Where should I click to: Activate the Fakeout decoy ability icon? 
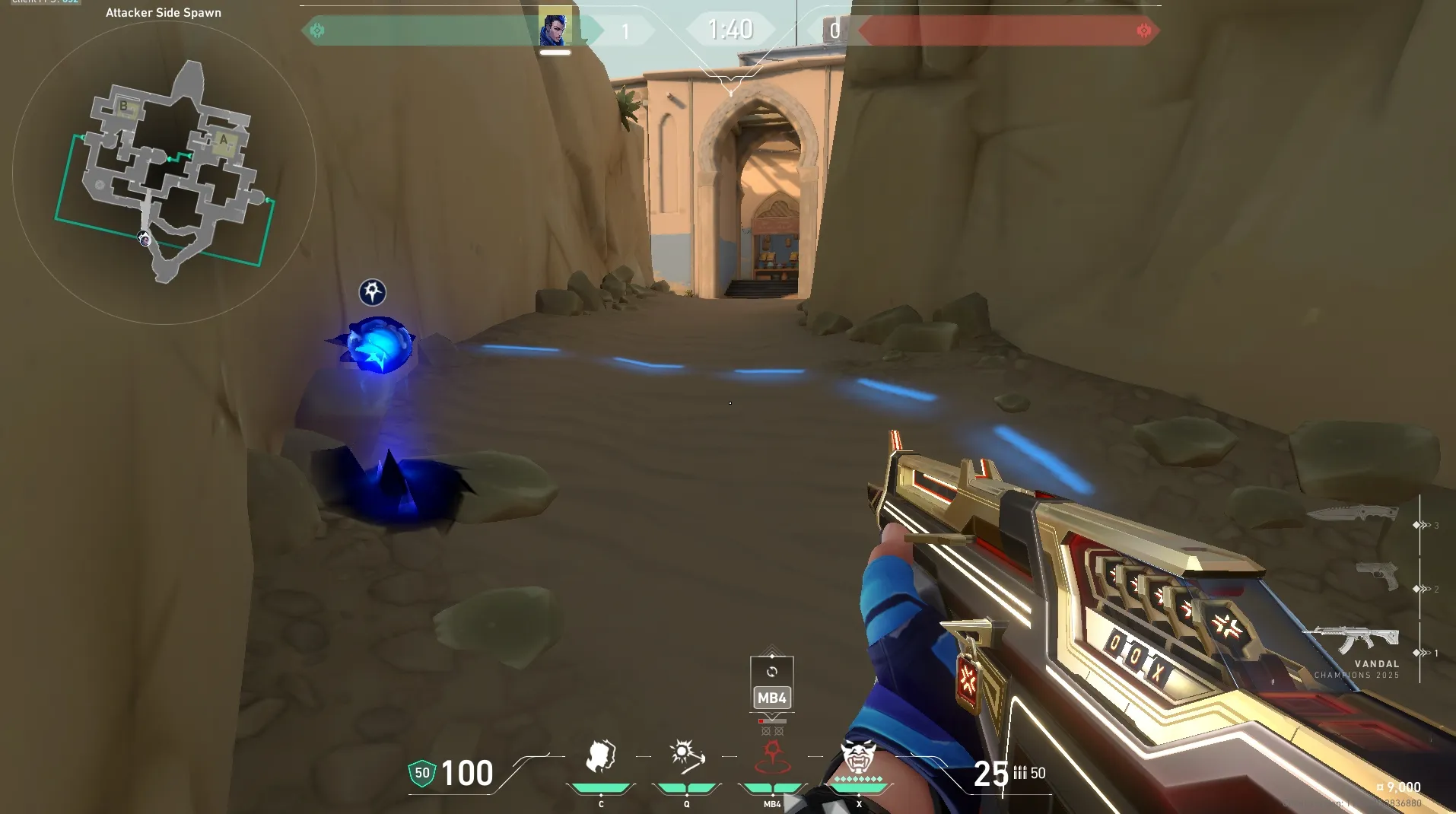click(600, 758)
